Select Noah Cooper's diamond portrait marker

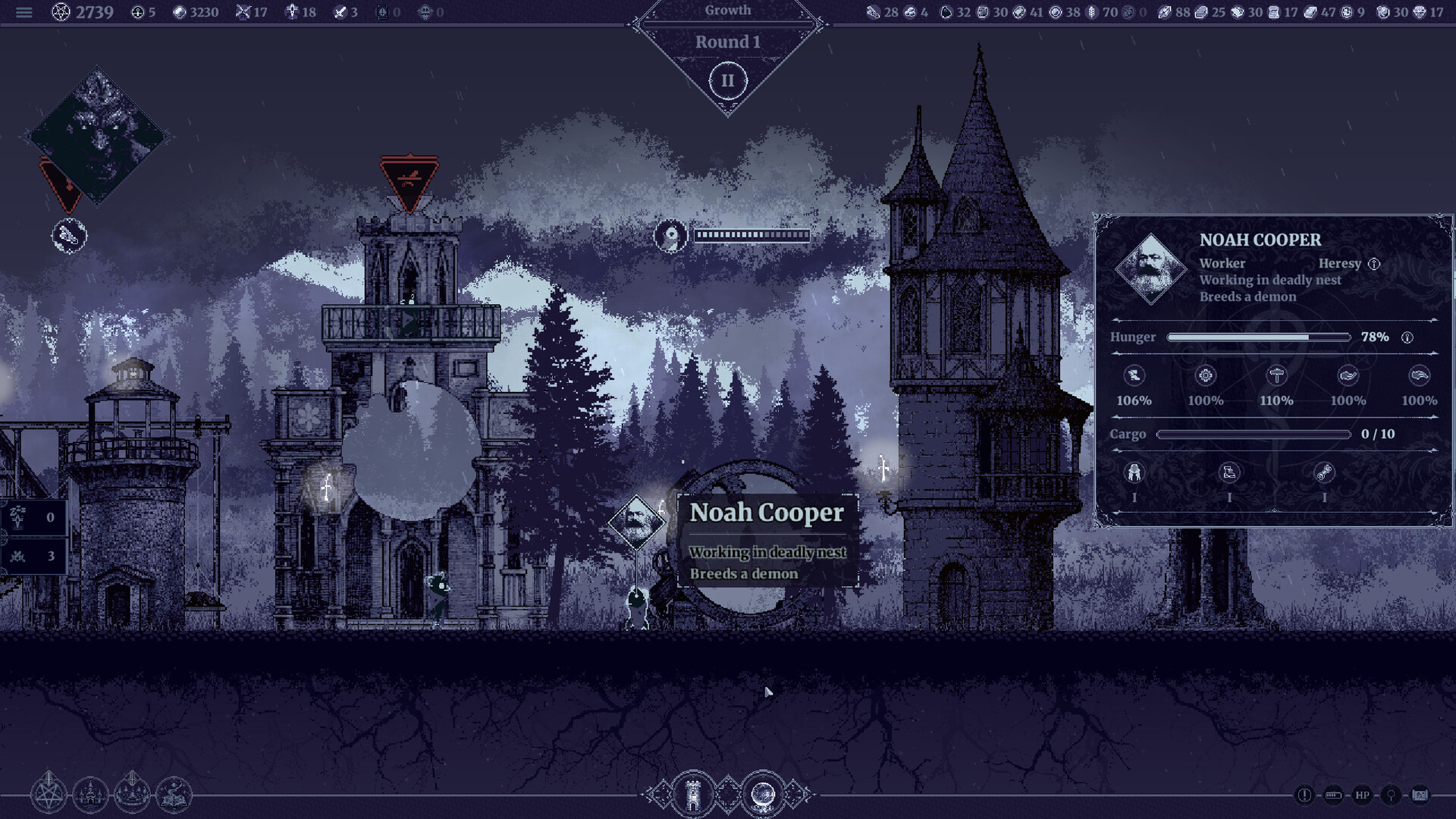(x=635, y=522)
